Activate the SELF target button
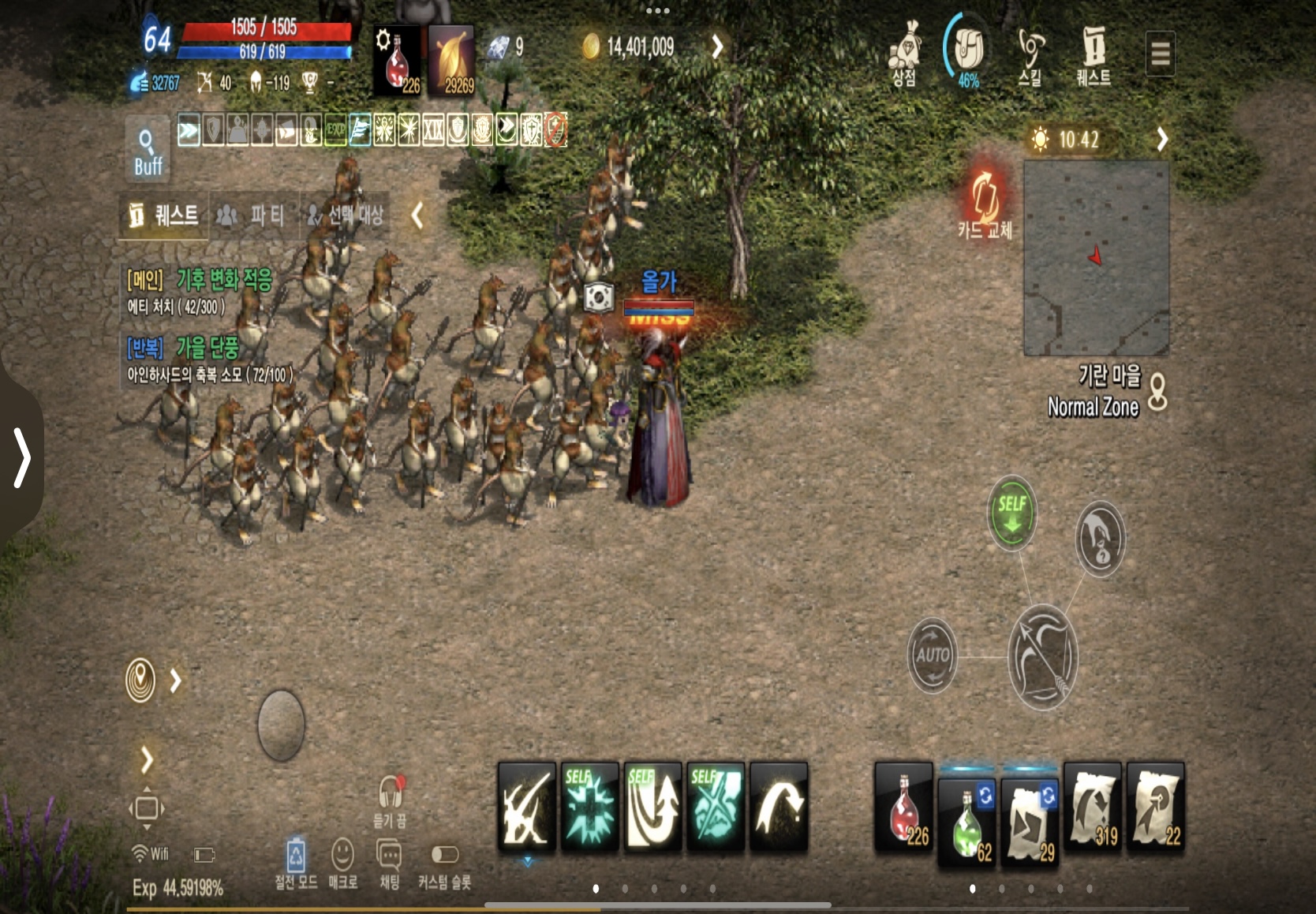The width and height of the screenshot is (1316, 914). coord(1012,513)
